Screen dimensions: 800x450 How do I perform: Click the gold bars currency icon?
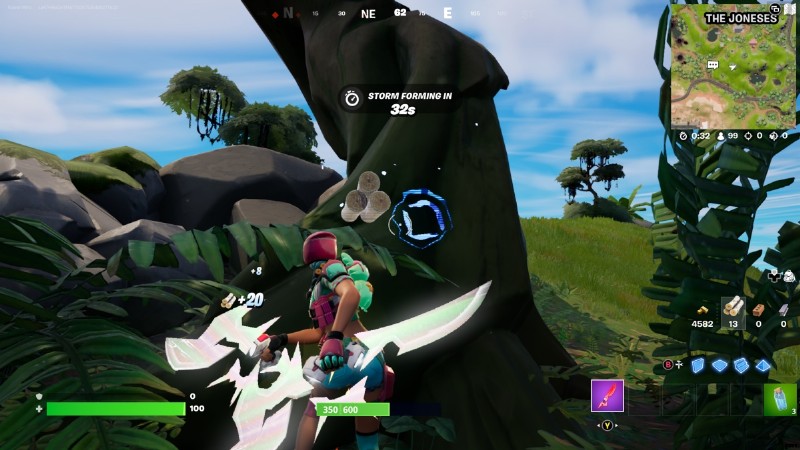[x=701, y=307]
